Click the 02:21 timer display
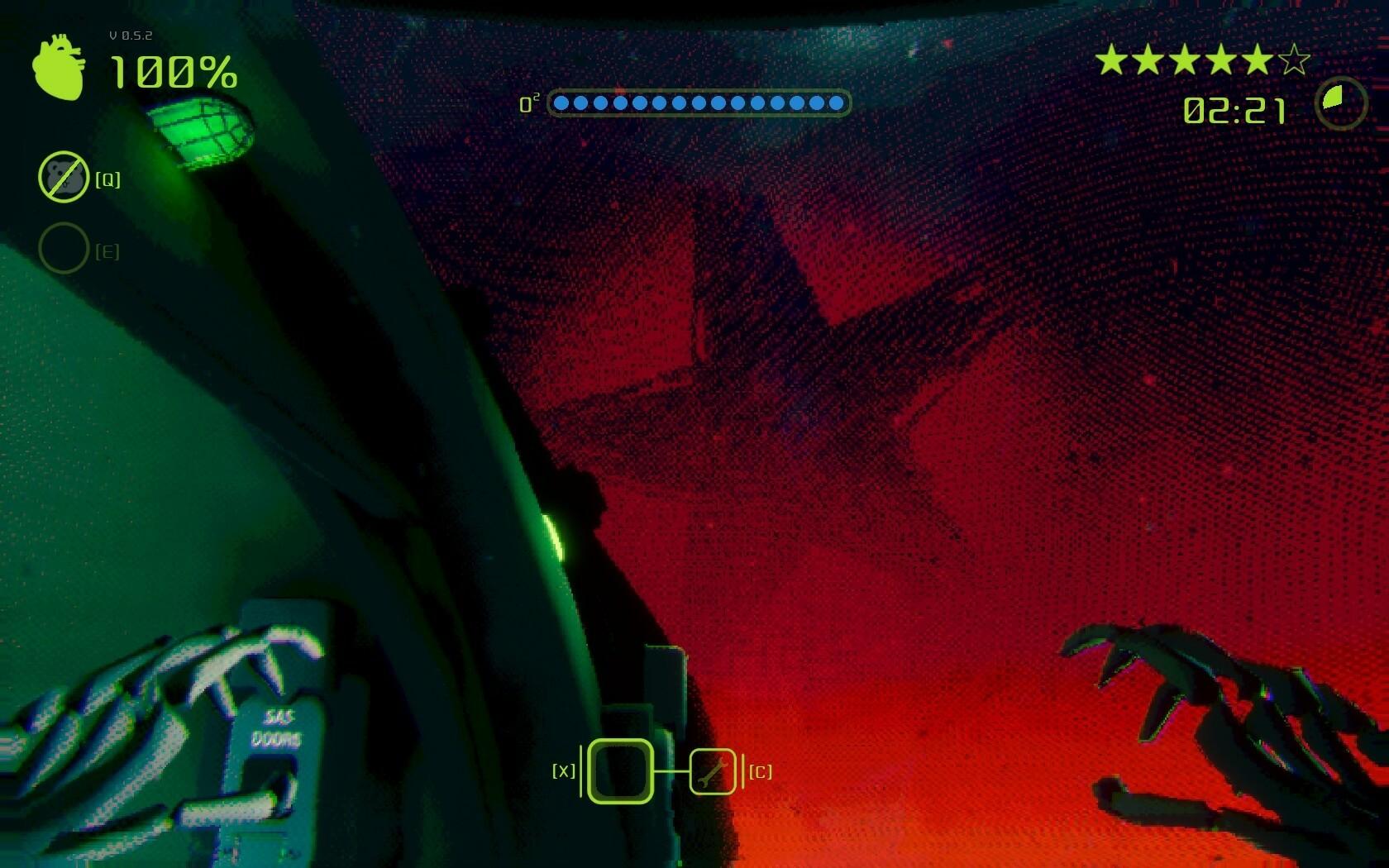This screenshot has width=1389, height=868. coord(1234,109)
